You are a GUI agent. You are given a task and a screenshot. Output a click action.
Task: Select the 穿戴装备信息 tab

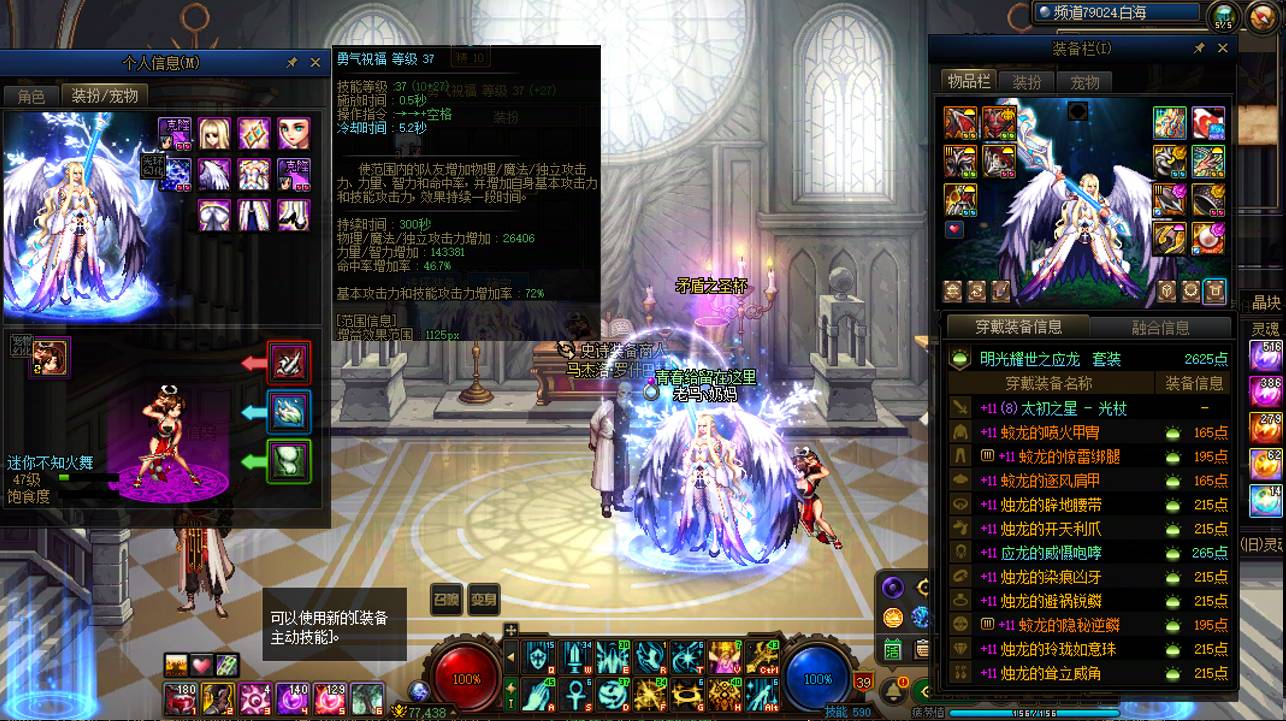click(x=1018, y=327)
